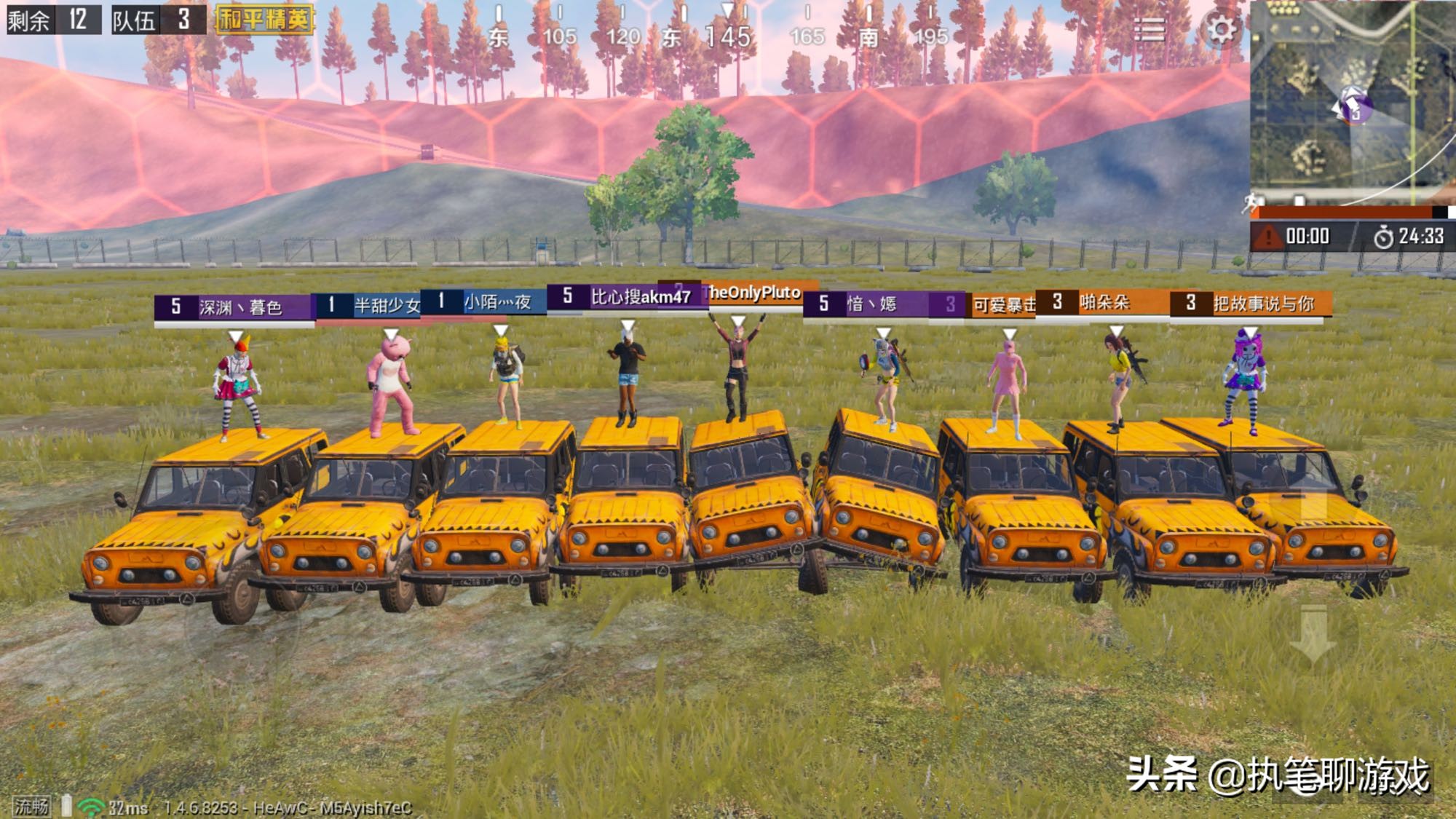
Task: Open the settings gear menu
Action: pos(1221,30)
